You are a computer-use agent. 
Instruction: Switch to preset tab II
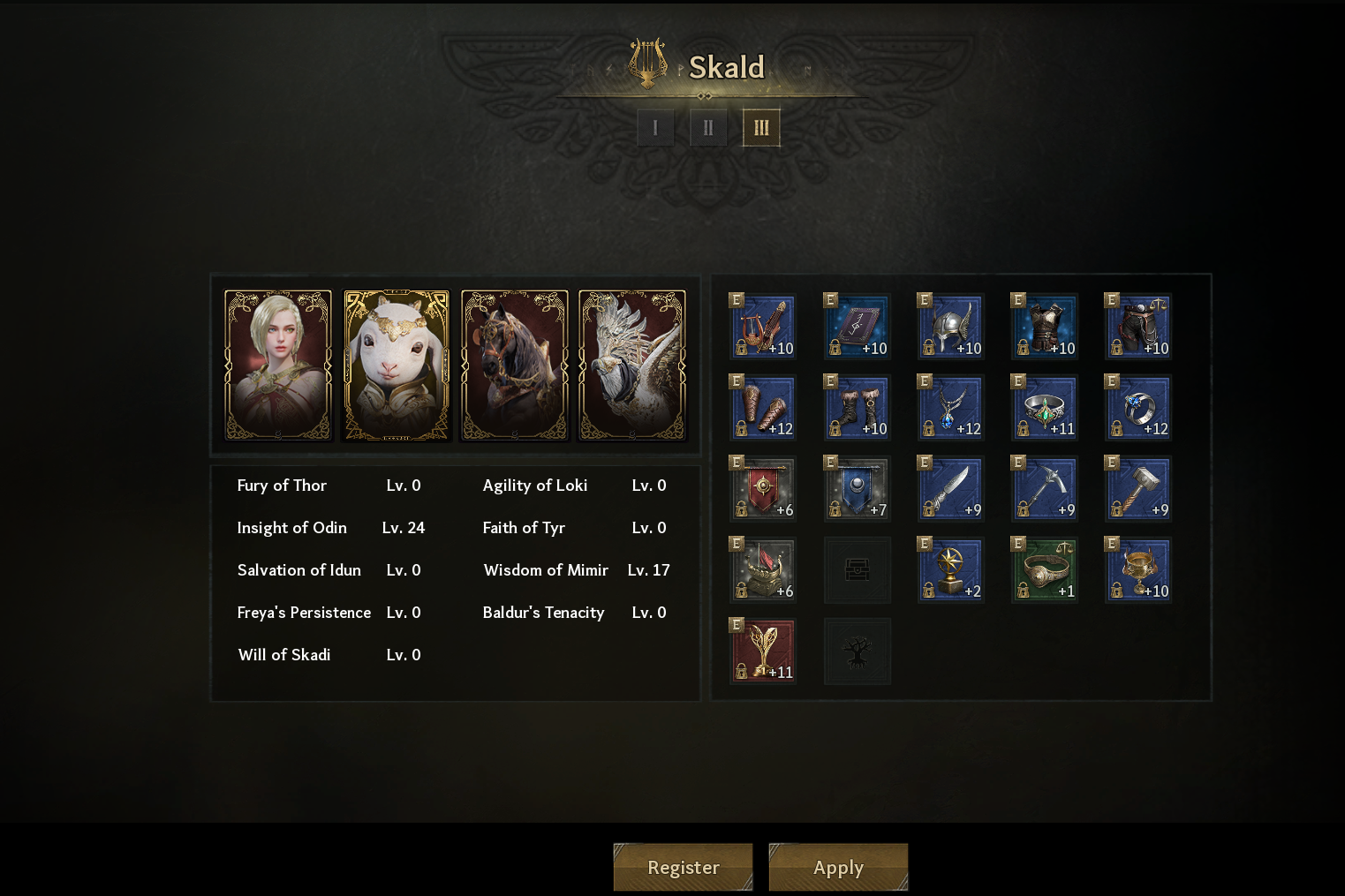click(708, 128)
